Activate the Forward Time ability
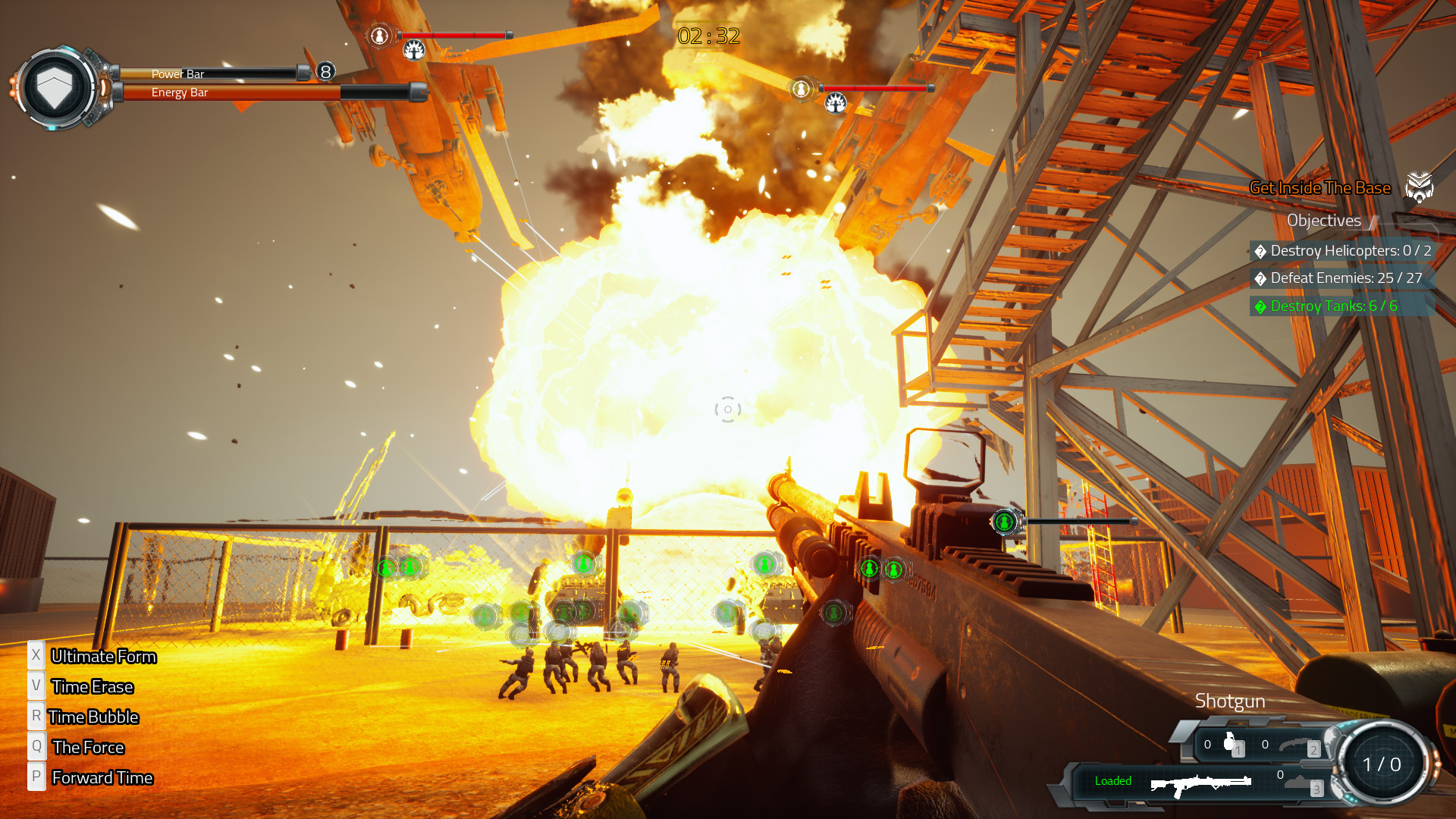Screen dimensions: 1456x819 [x=102, y=778]
